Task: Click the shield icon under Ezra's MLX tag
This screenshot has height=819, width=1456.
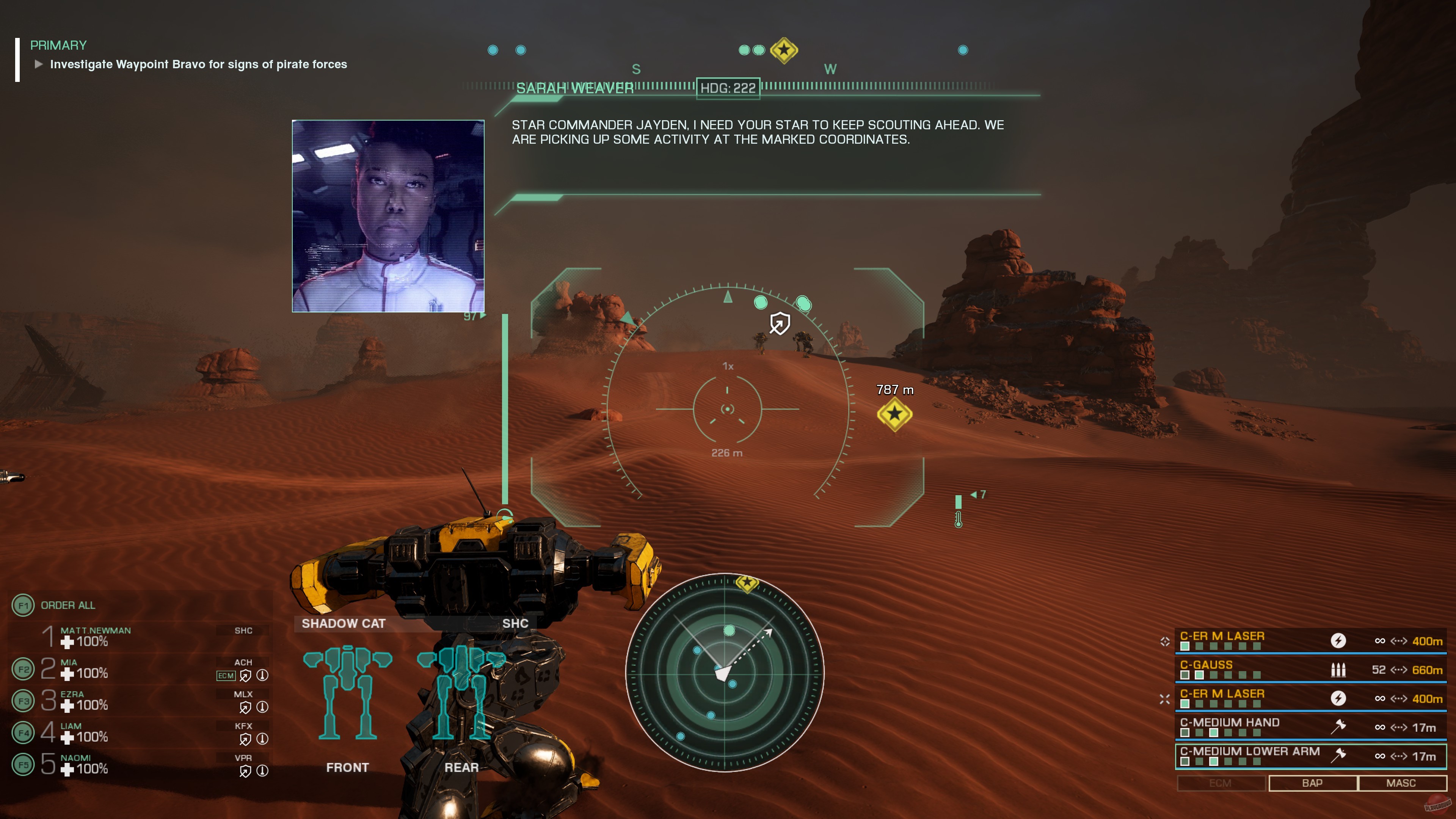Action: click(x=245, y=707)
